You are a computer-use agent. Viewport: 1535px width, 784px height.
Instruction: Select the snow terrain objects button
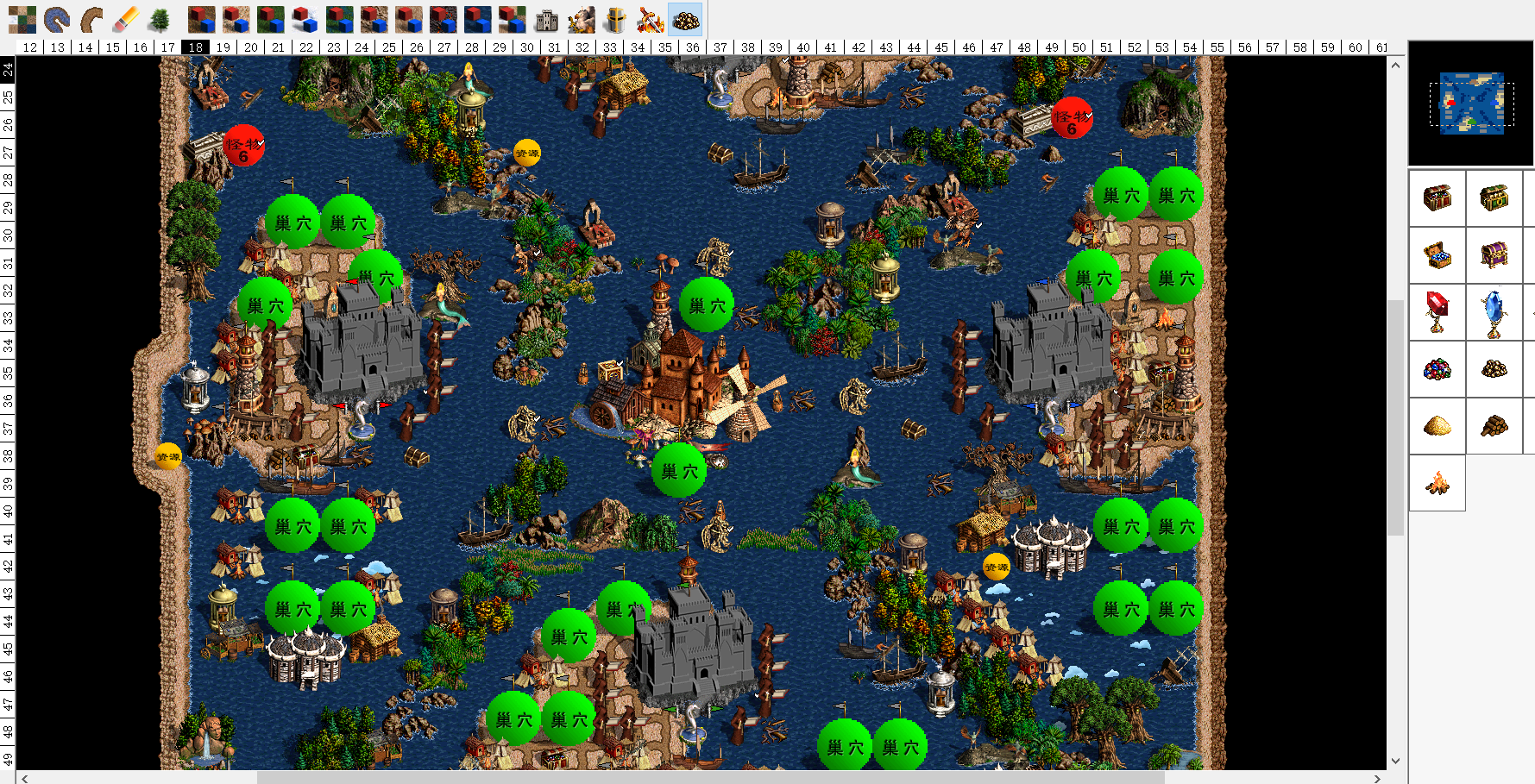305,19
